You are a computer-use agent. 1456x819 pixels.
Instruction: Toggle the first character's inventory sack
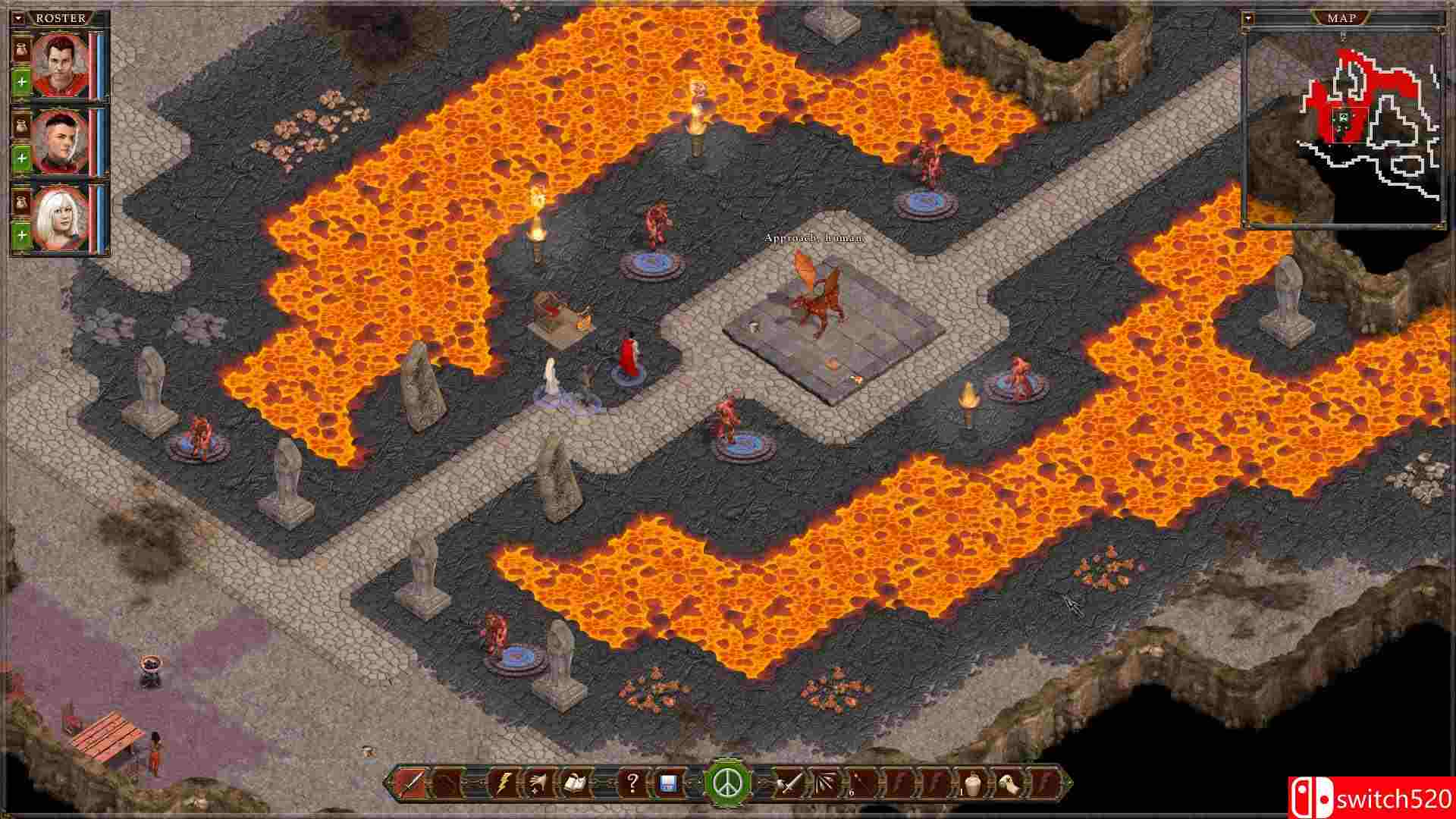tap(20, 49)
